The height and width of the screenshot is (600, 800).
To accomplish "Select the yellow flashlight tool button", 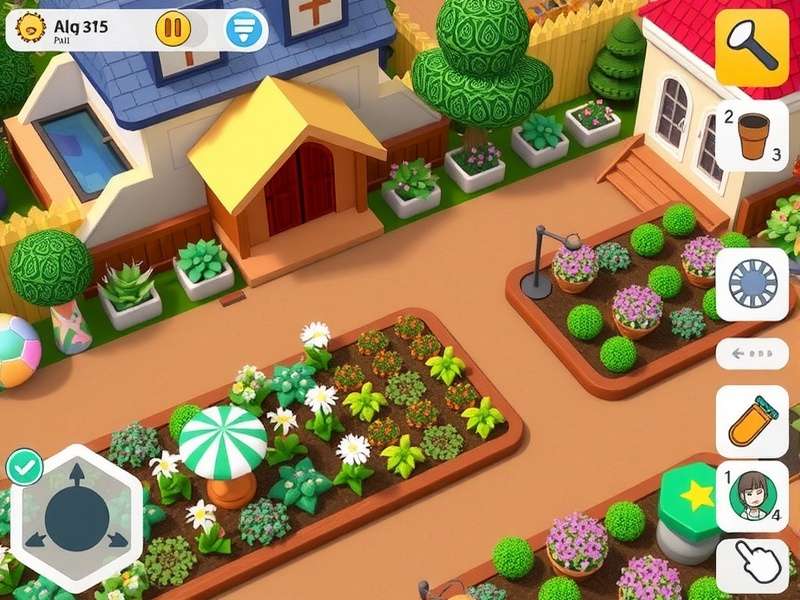I will 752,47.
